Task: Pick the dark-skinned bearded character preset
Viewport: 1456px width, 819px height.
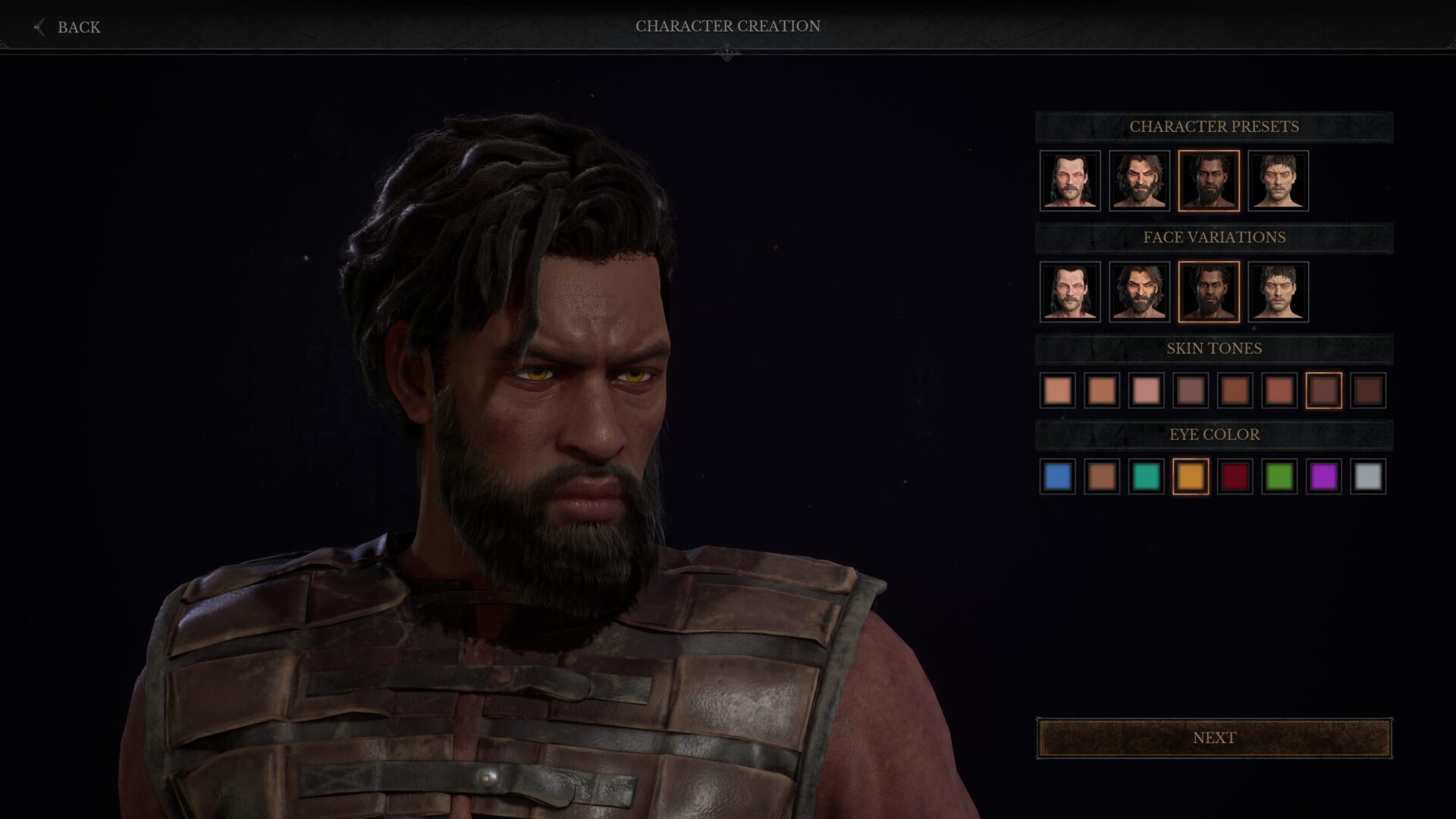Action: tap(1209, 180)
